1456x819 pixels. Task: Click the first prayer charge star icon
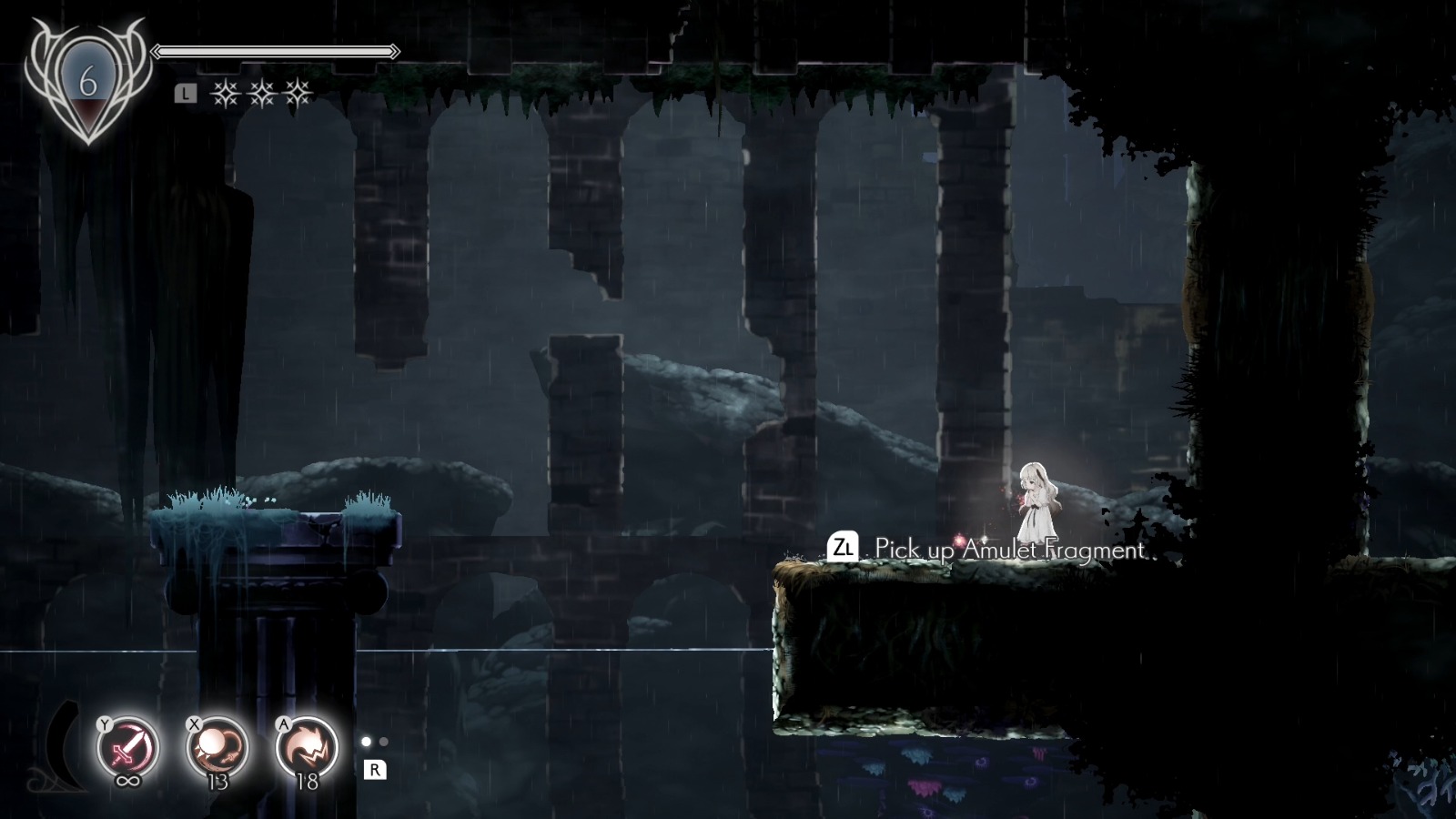[227, 94]
